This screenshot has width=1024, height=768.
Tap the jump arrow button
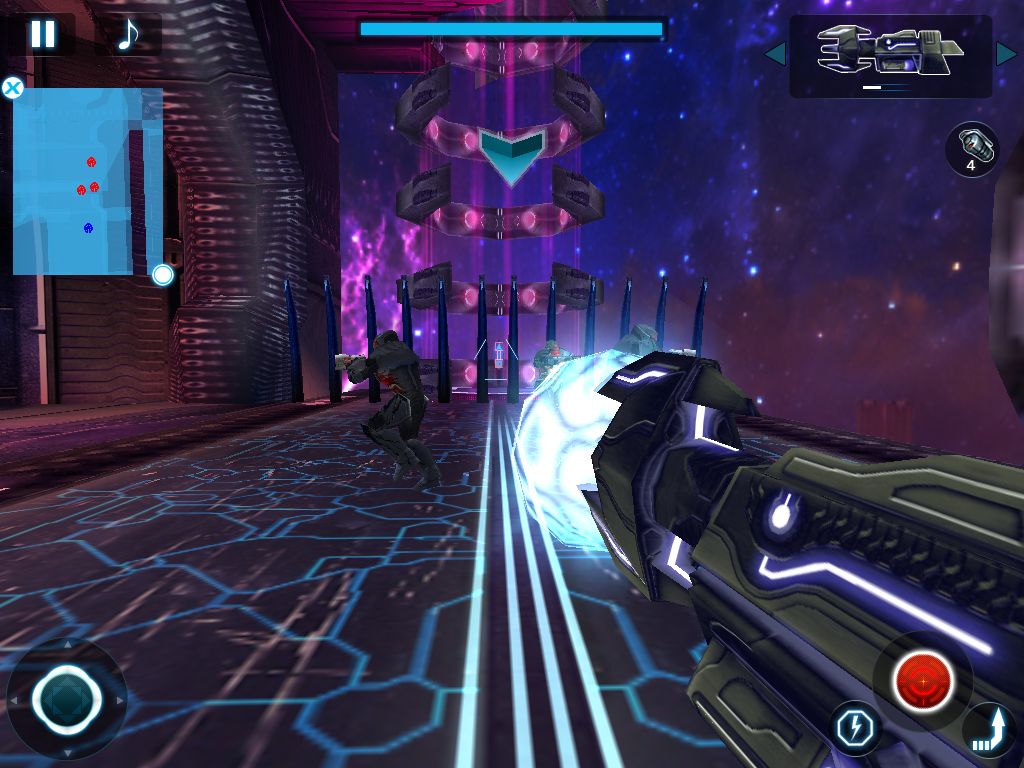click(x=989, y=731)
